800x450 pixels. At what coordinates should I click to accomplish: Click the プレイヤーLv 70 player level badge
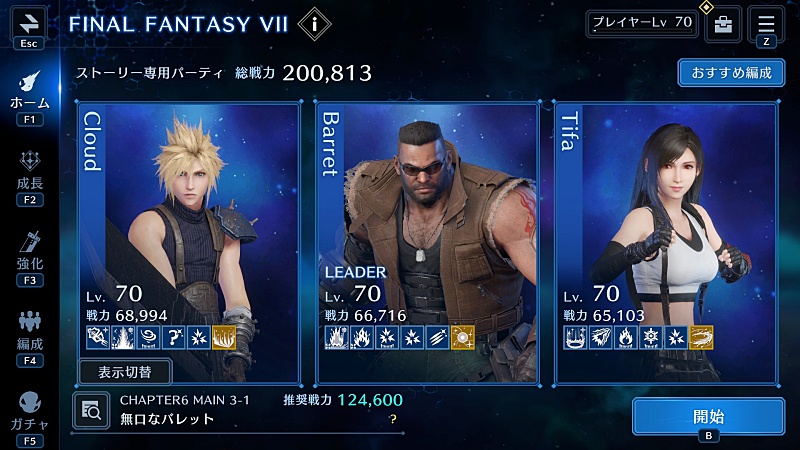[x=641, y=23]
